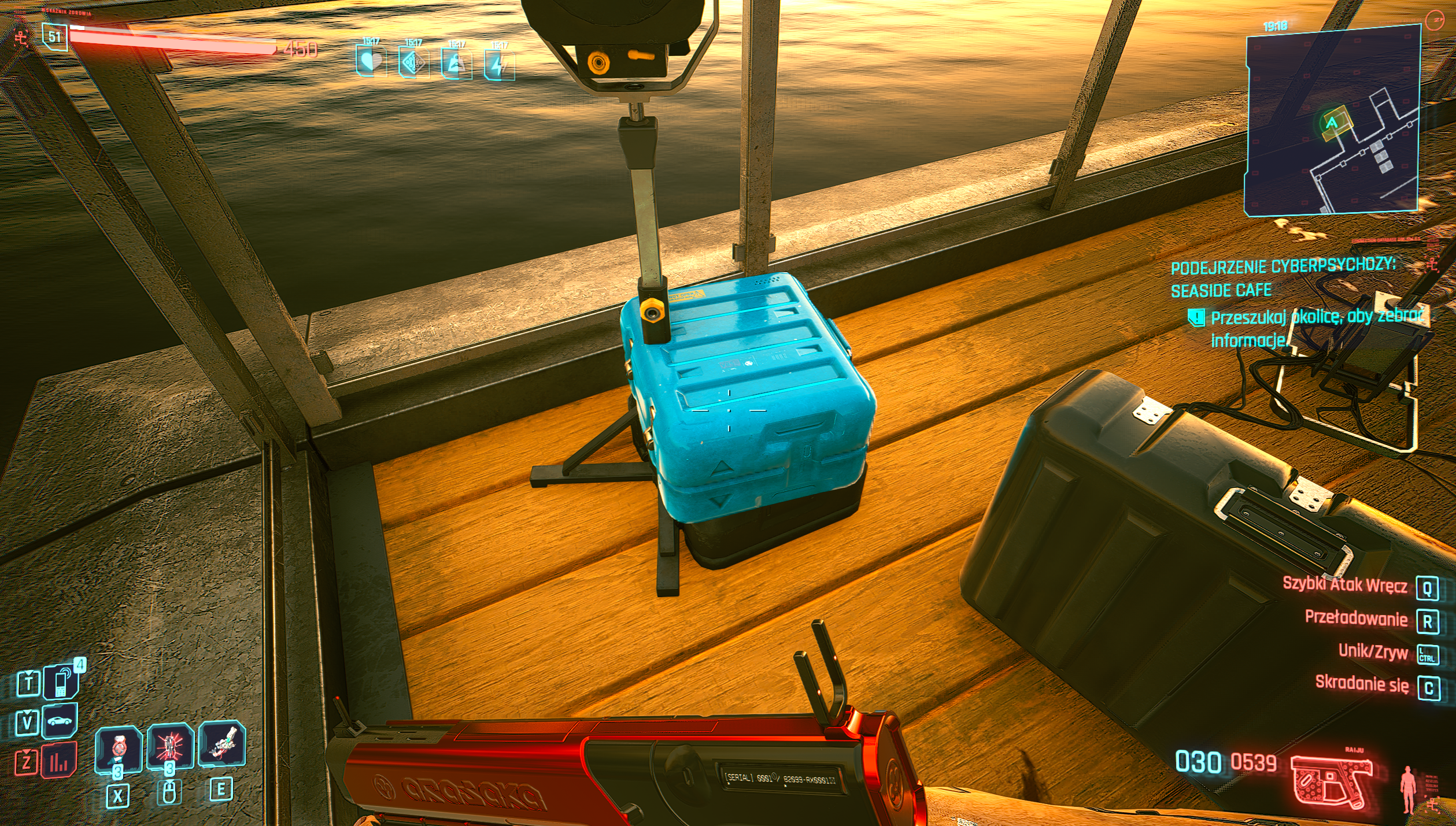Check the carry weight buff icon
The width and height of the screenshot is (1456, 826).
pos(456,64)
